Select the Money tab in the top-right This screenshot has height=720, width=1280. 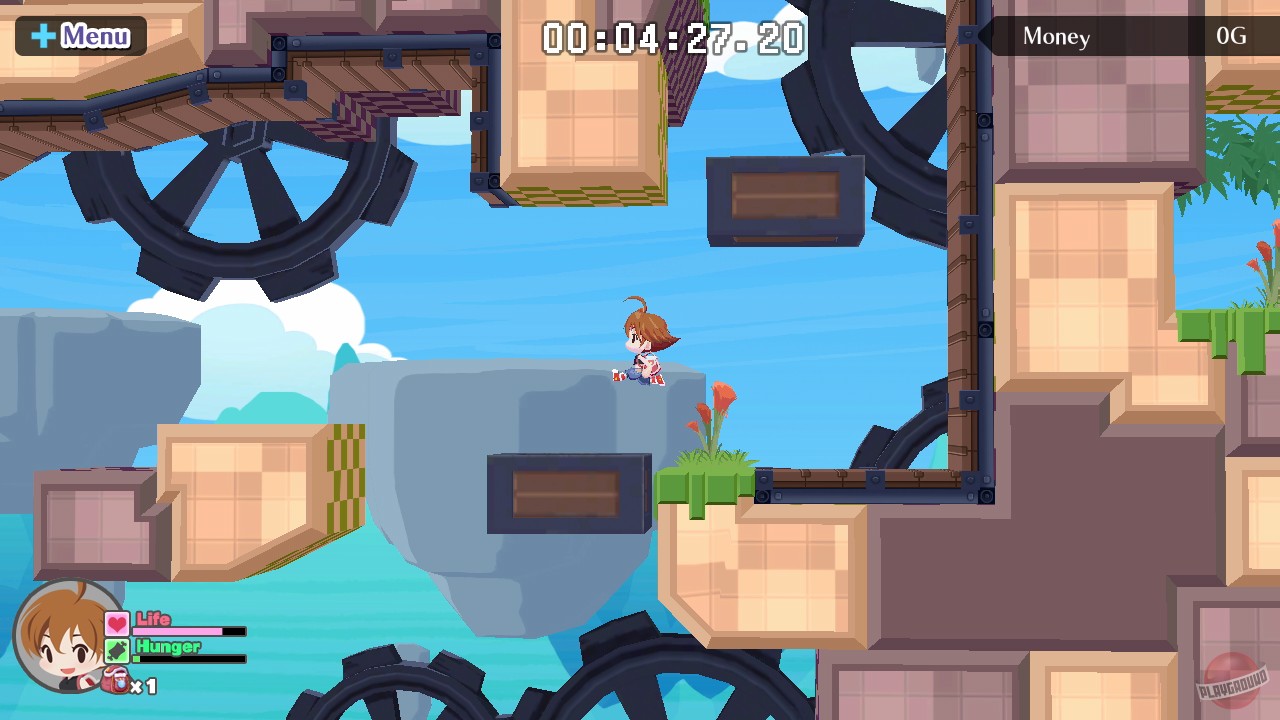(x=1056, y=36)
